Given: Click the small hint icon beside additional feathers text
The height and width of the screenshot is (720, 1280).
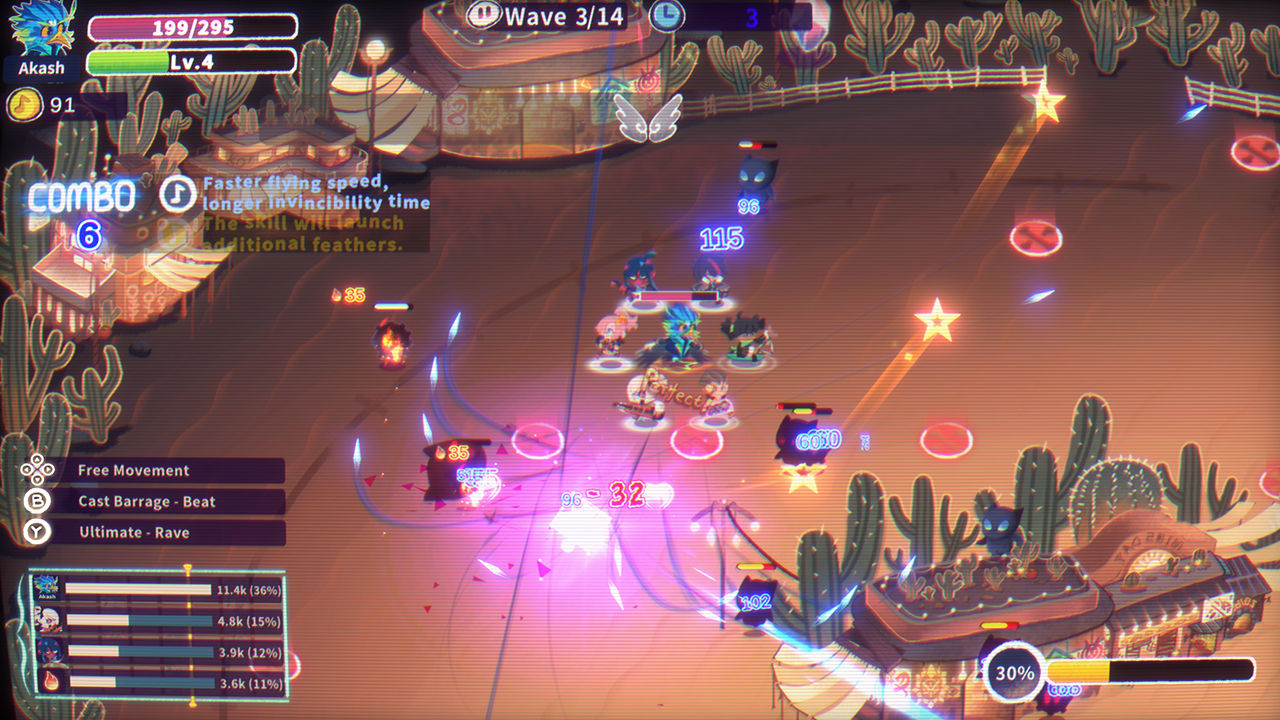Looking at the screenshot, I should [170, 230].
